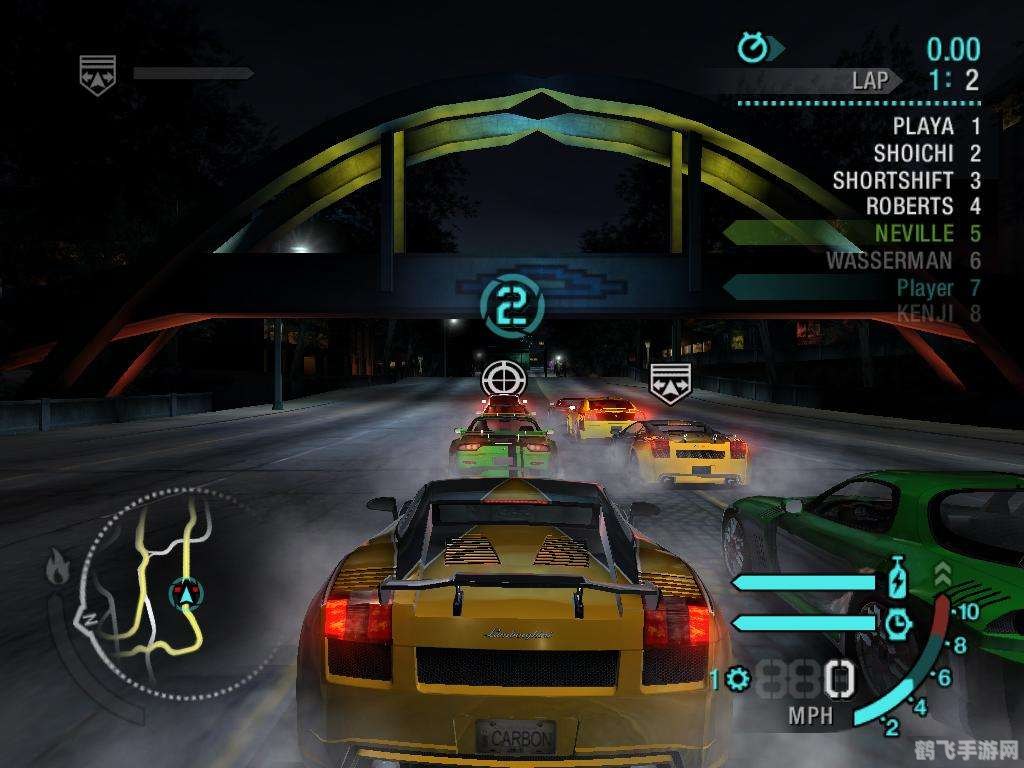Click the crew shield marker over the yellow car

(669, 382)
